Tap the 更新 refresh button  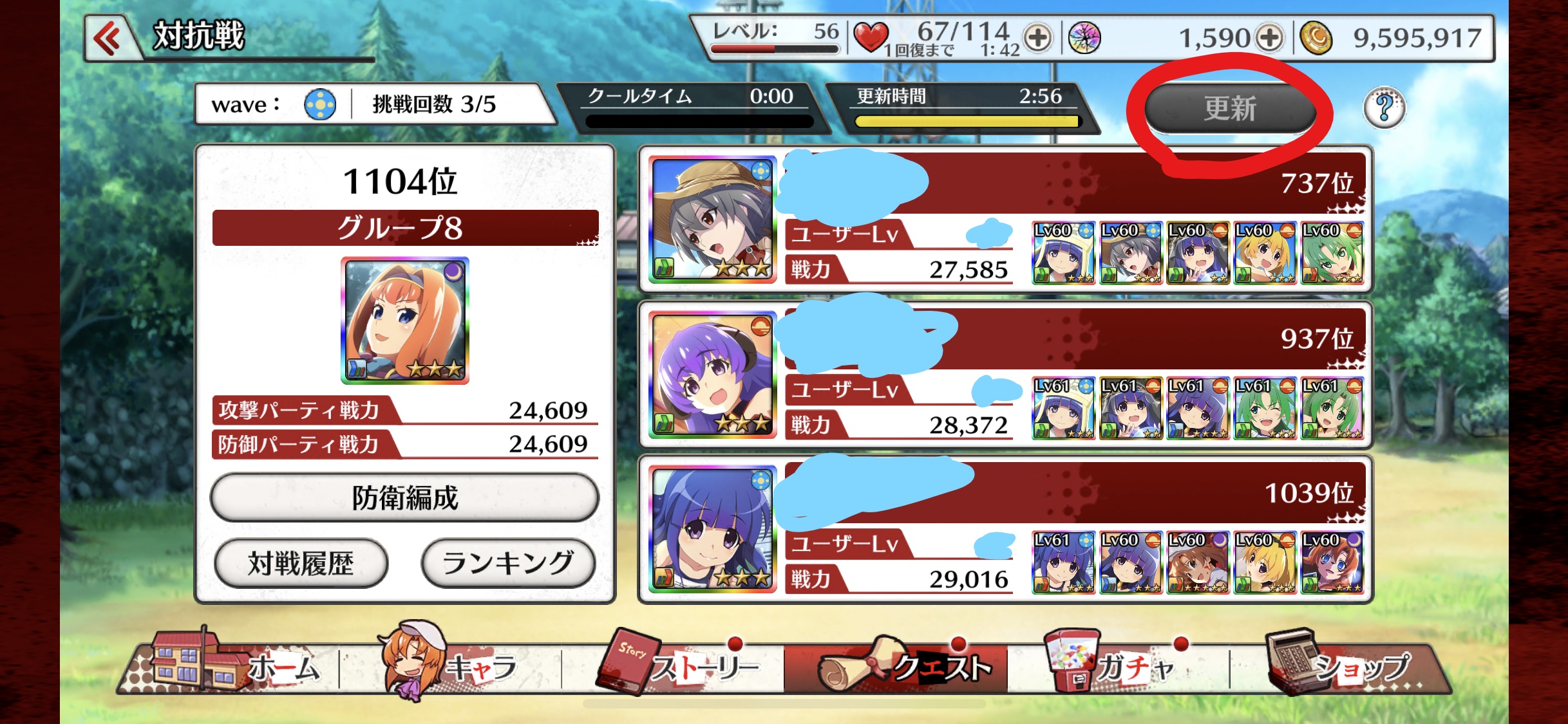(1229, 108)
